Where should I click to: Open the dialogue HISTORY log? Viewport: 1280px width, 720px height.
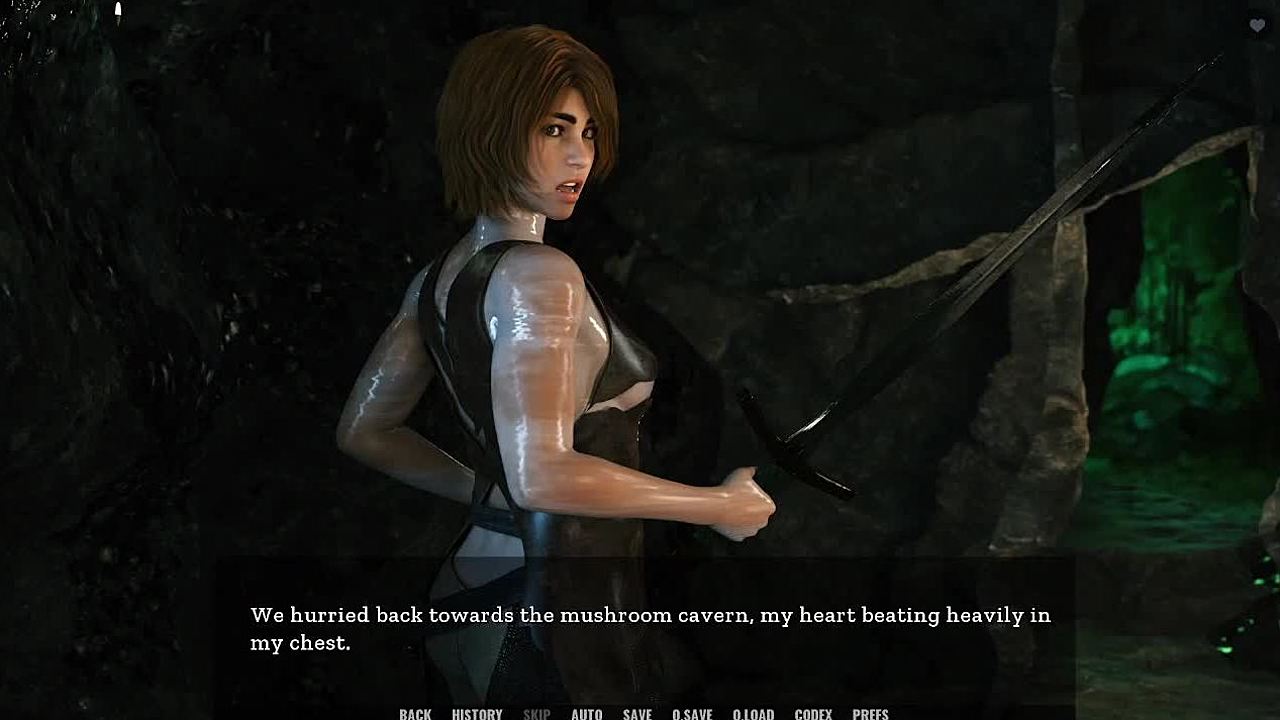(x=477, y=713)
